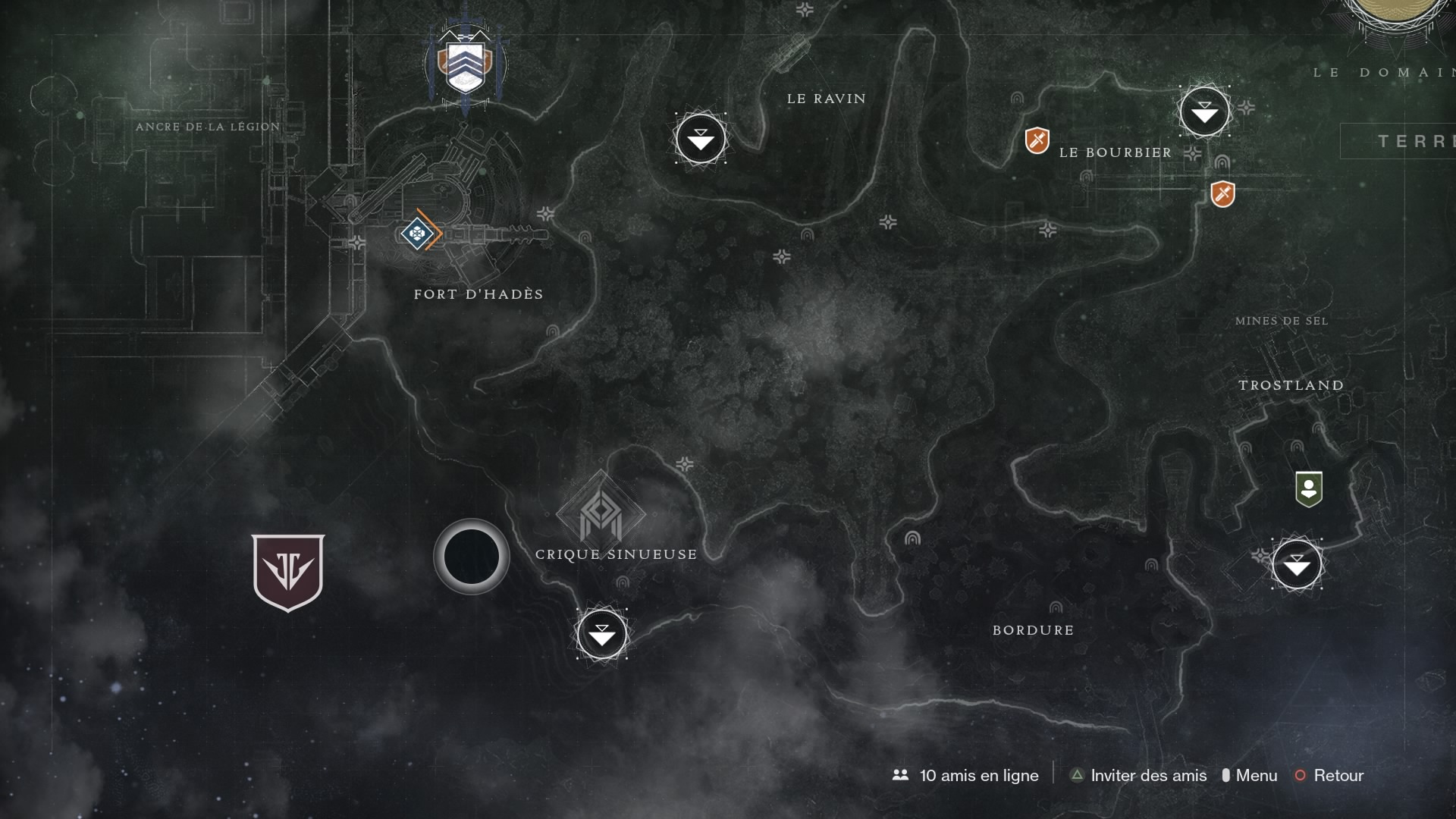Viewport: 1456px width, 819px height.
Task: Choose the landing zone above Le Bourbier
Action: click(1204, 112)
